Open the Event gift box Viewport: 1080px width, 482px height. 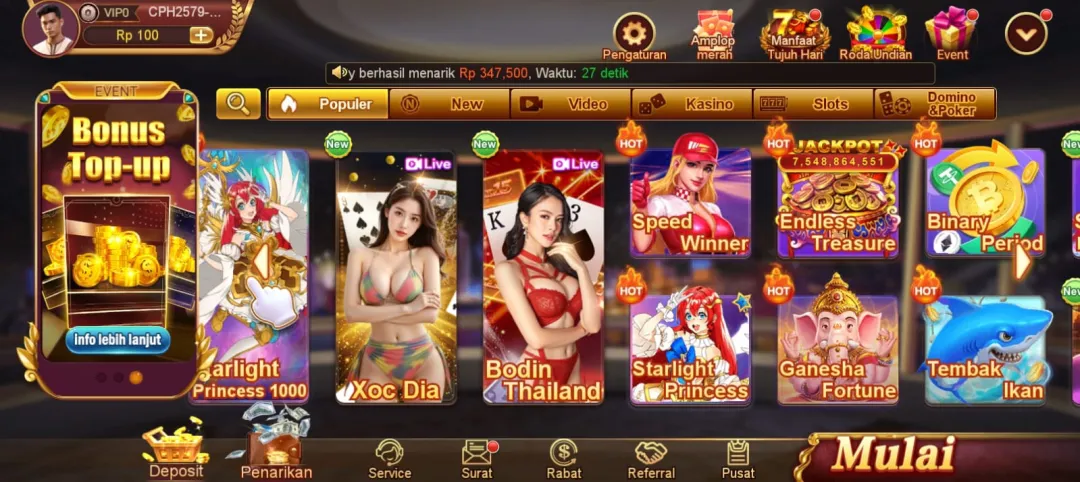[x=951, y=31]
